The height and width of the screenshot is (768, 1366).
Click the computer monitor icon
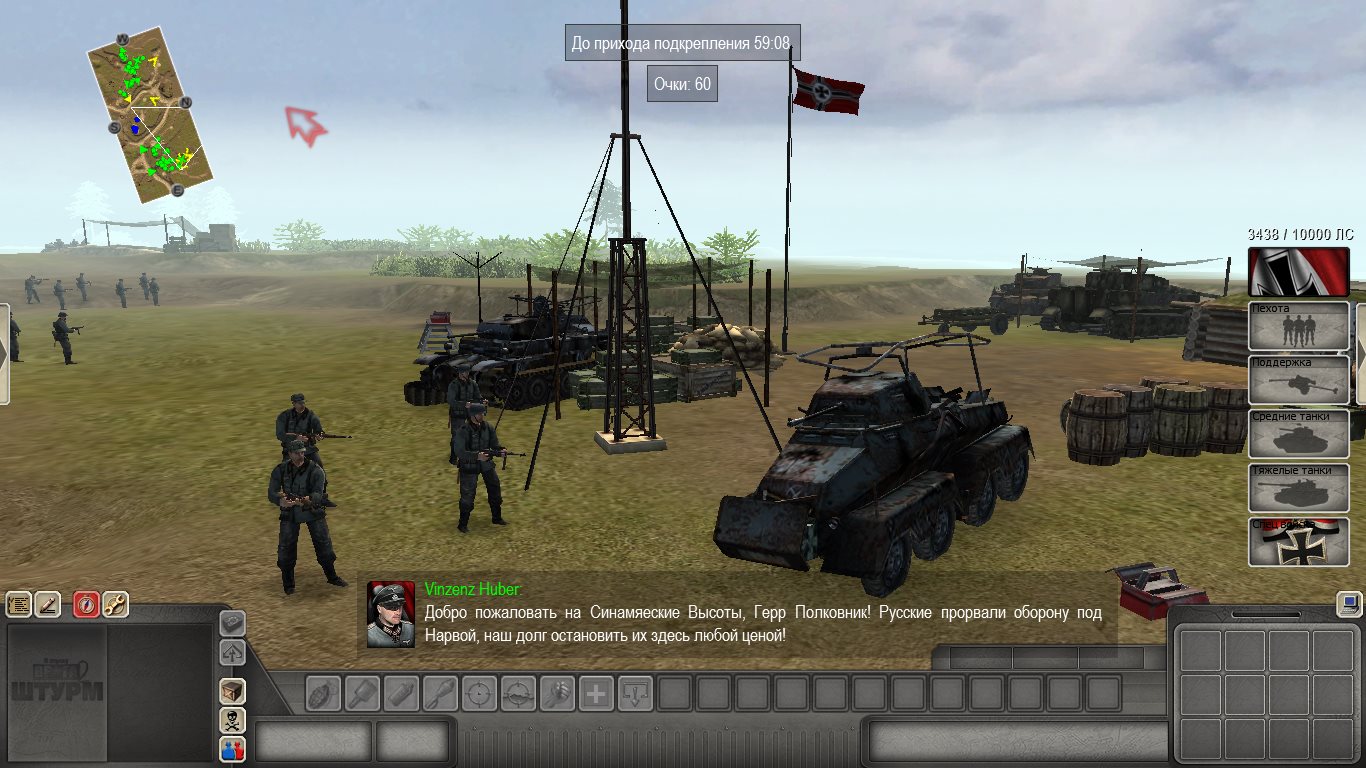(x=1349, y=603)
